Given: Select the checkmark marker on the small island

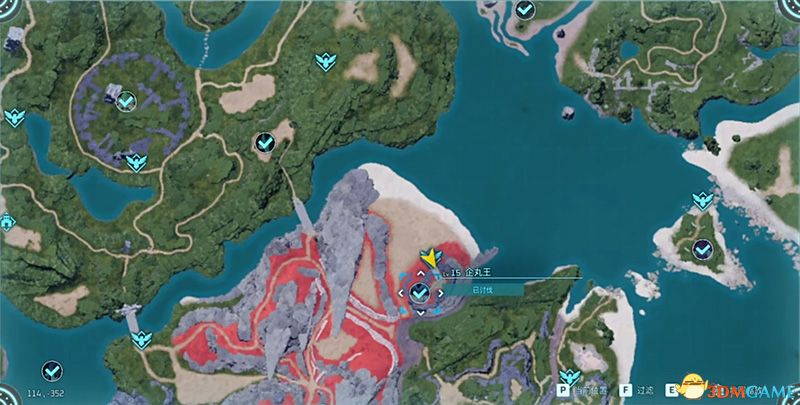Looking at the screenshot, I should pyautogui.click(x=703, y=246).
